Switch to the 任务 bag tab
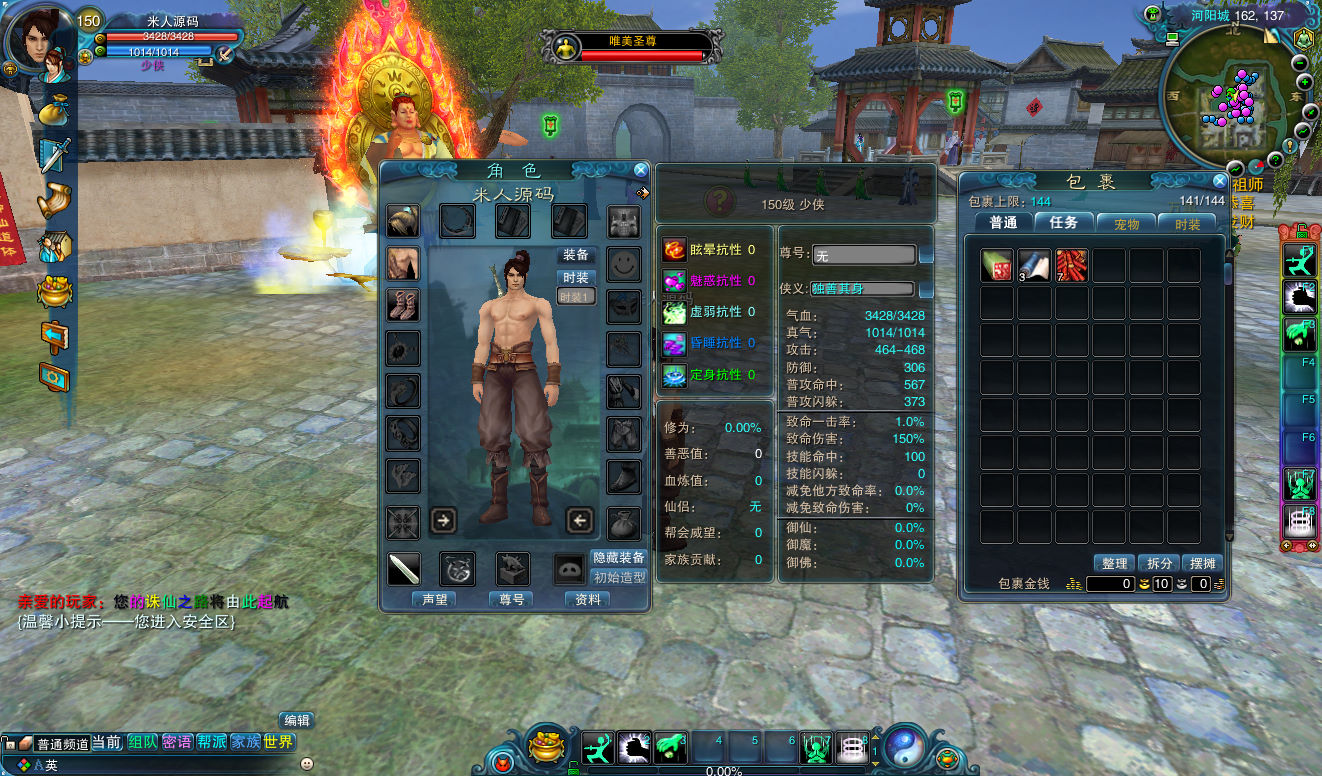This screenshot has height=776, width=1322. [1064, 223]
